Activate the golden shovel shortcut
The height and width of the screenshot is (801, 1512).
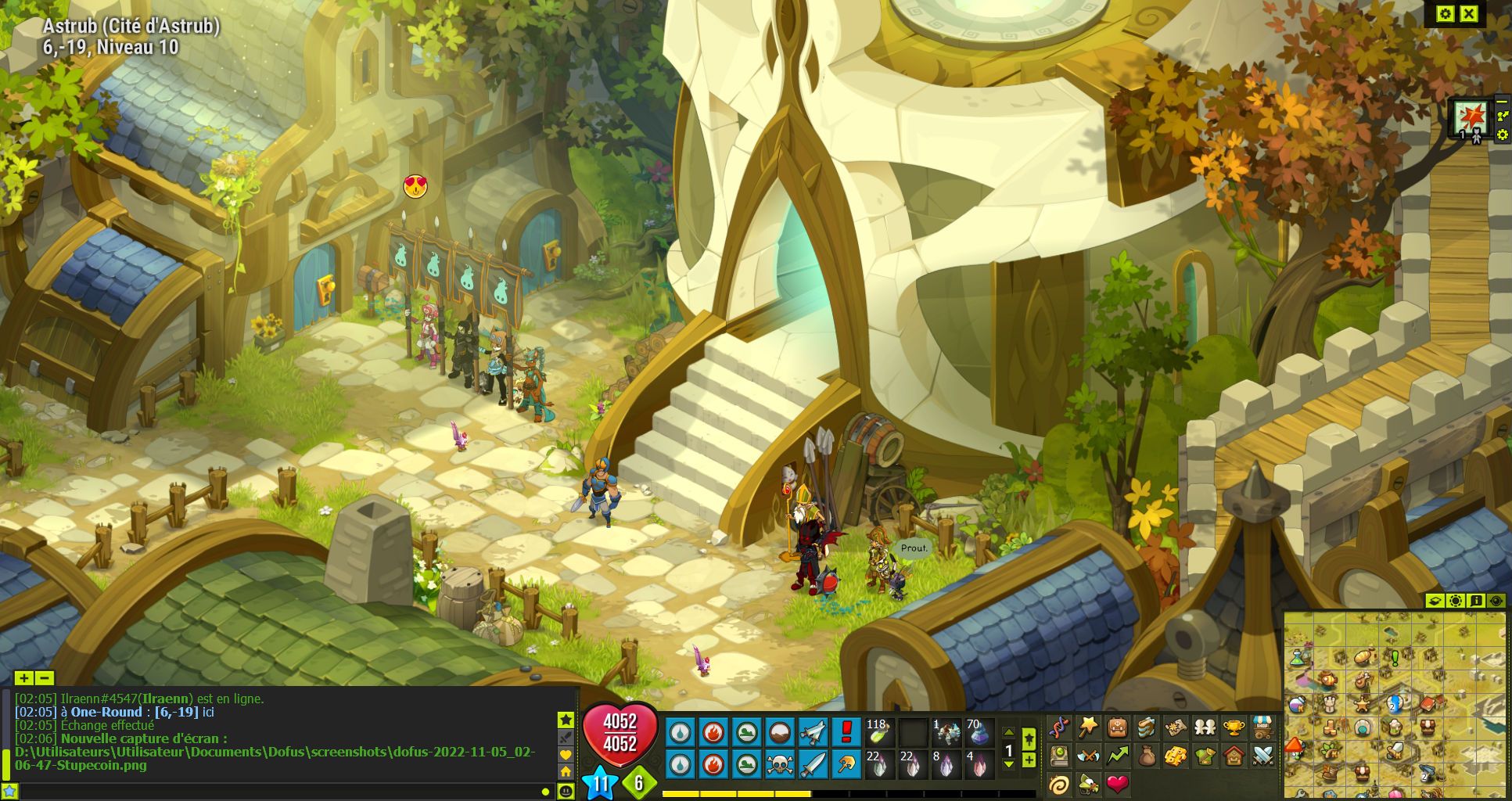pyautogui.click(x=846, y=763)
